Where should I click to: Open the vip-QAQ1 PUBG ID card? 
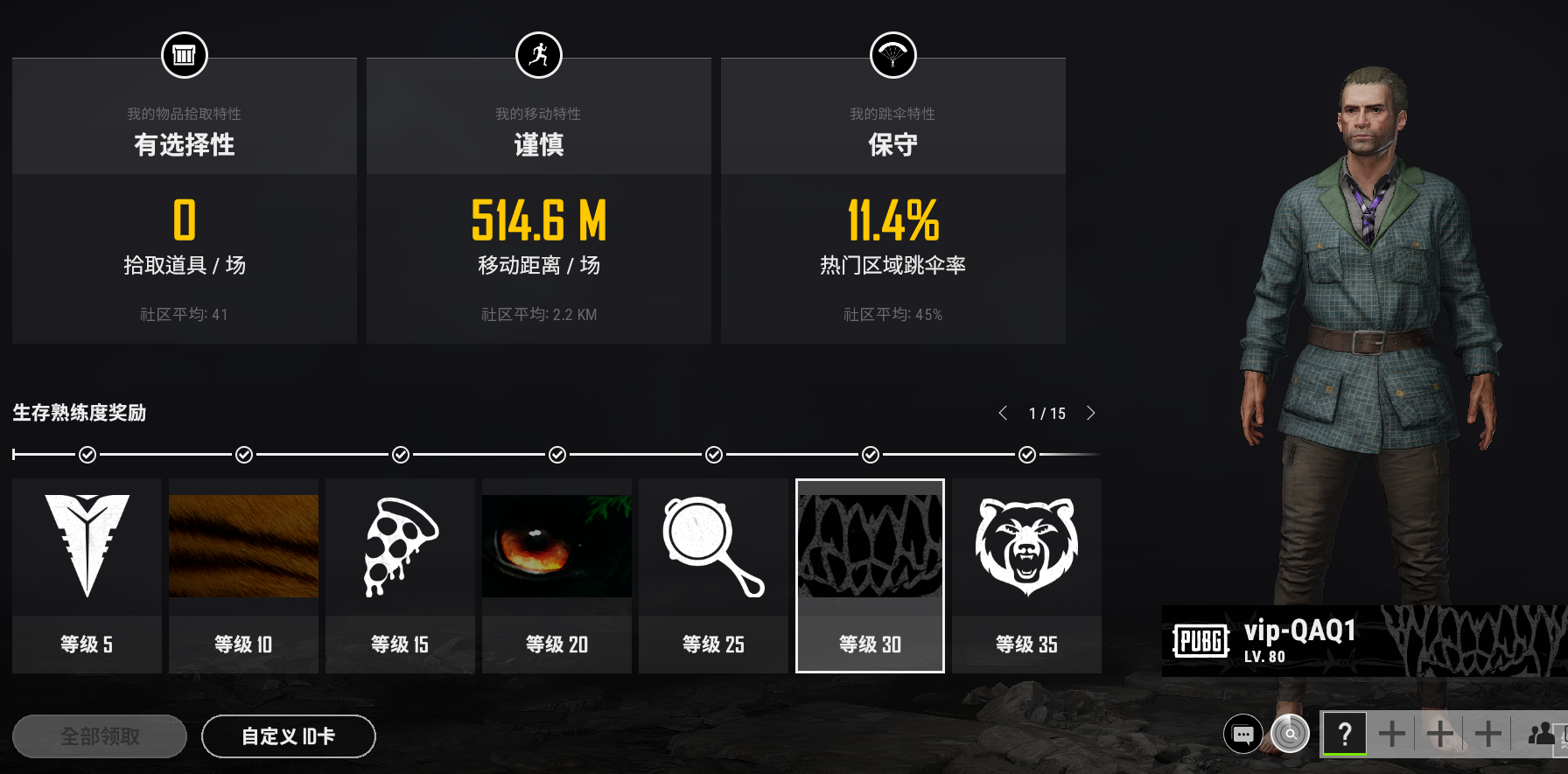[x=1363, y=641]
